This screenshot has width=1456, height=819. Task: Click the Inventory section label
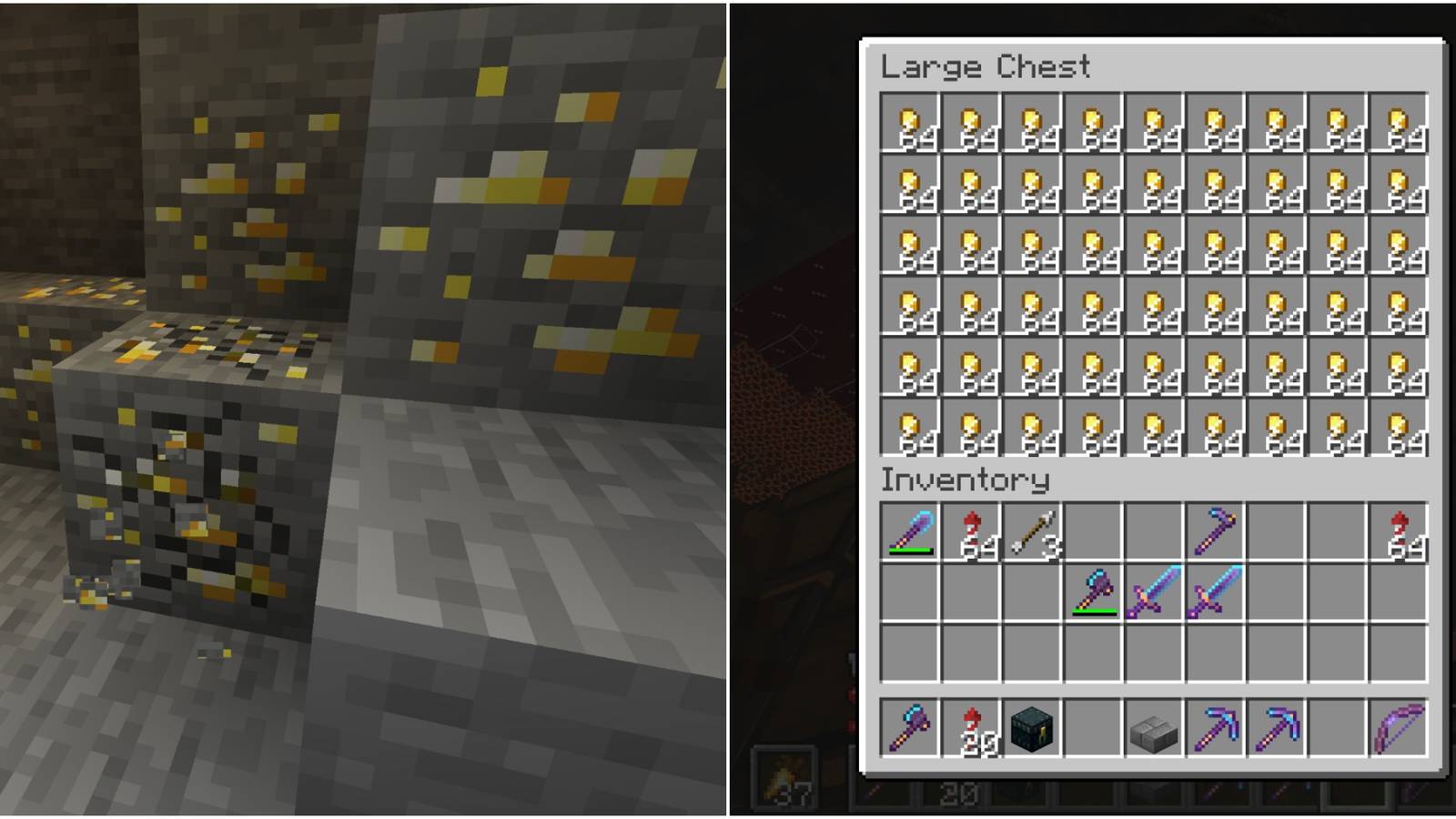[965, 480]
